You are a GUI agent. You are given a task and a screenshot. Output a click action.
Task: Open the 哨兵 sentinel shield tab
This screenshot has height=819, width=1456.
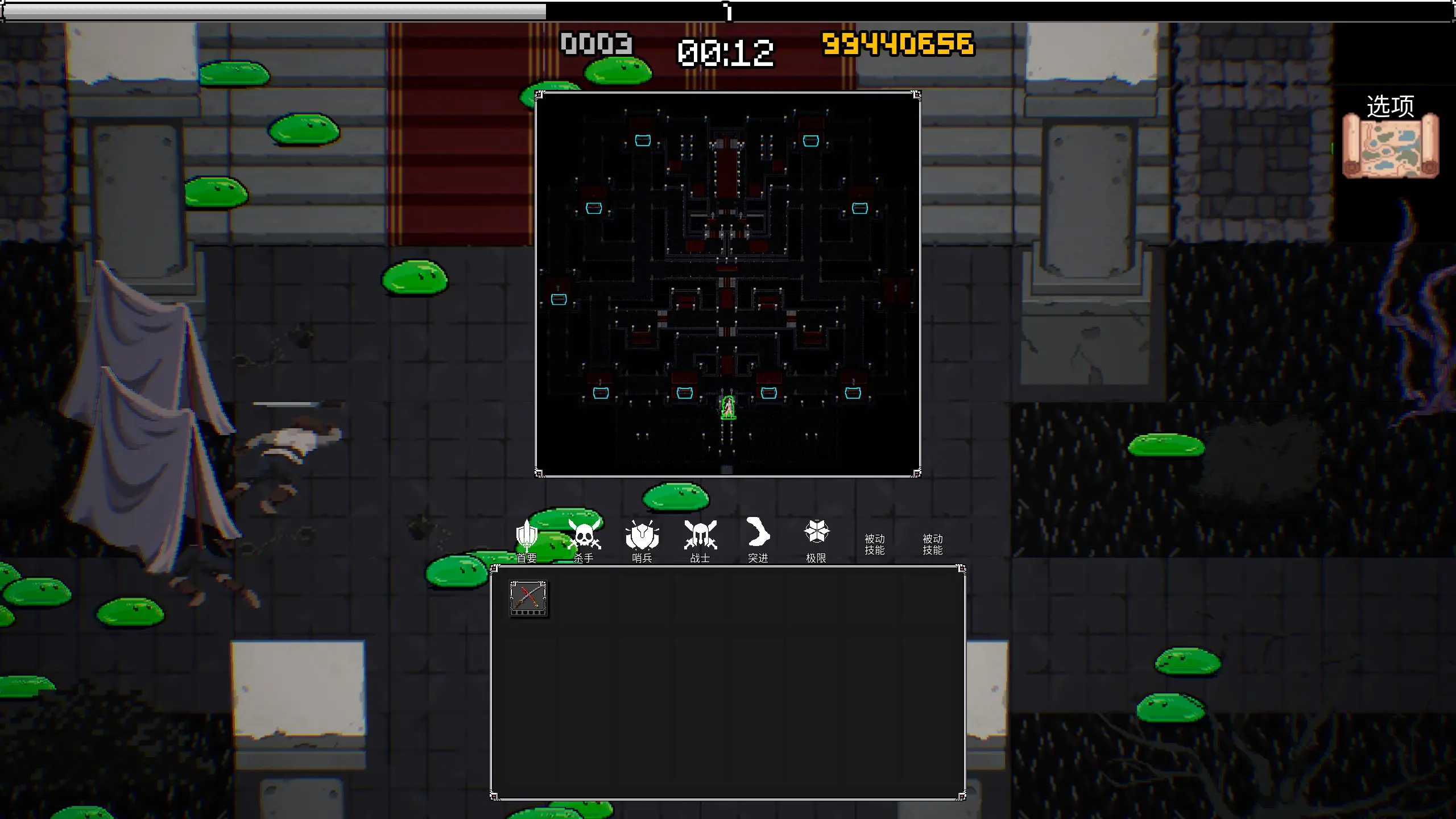[642, 540]
